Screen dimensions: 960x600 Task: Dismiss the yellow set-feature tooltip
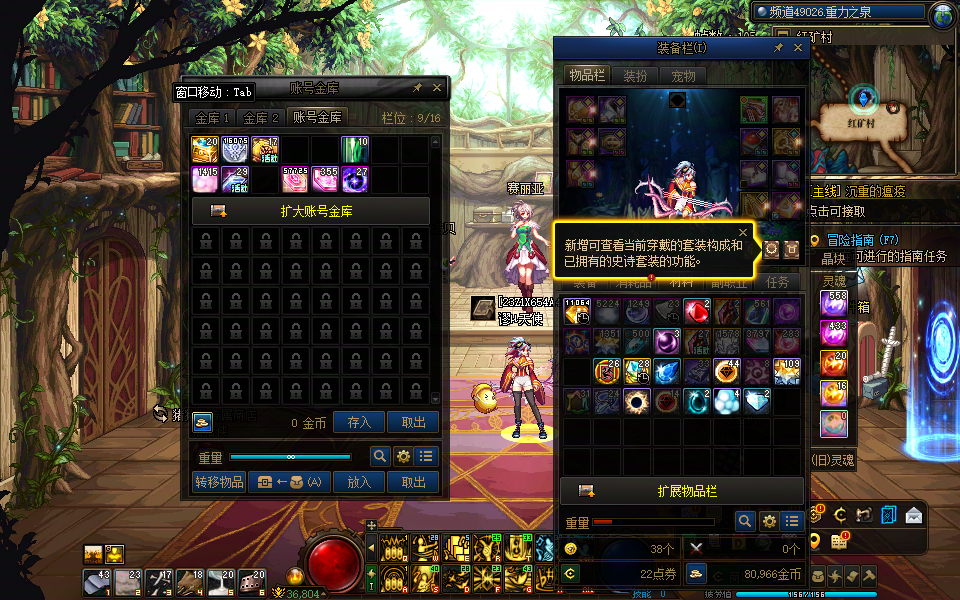(742, 233)
